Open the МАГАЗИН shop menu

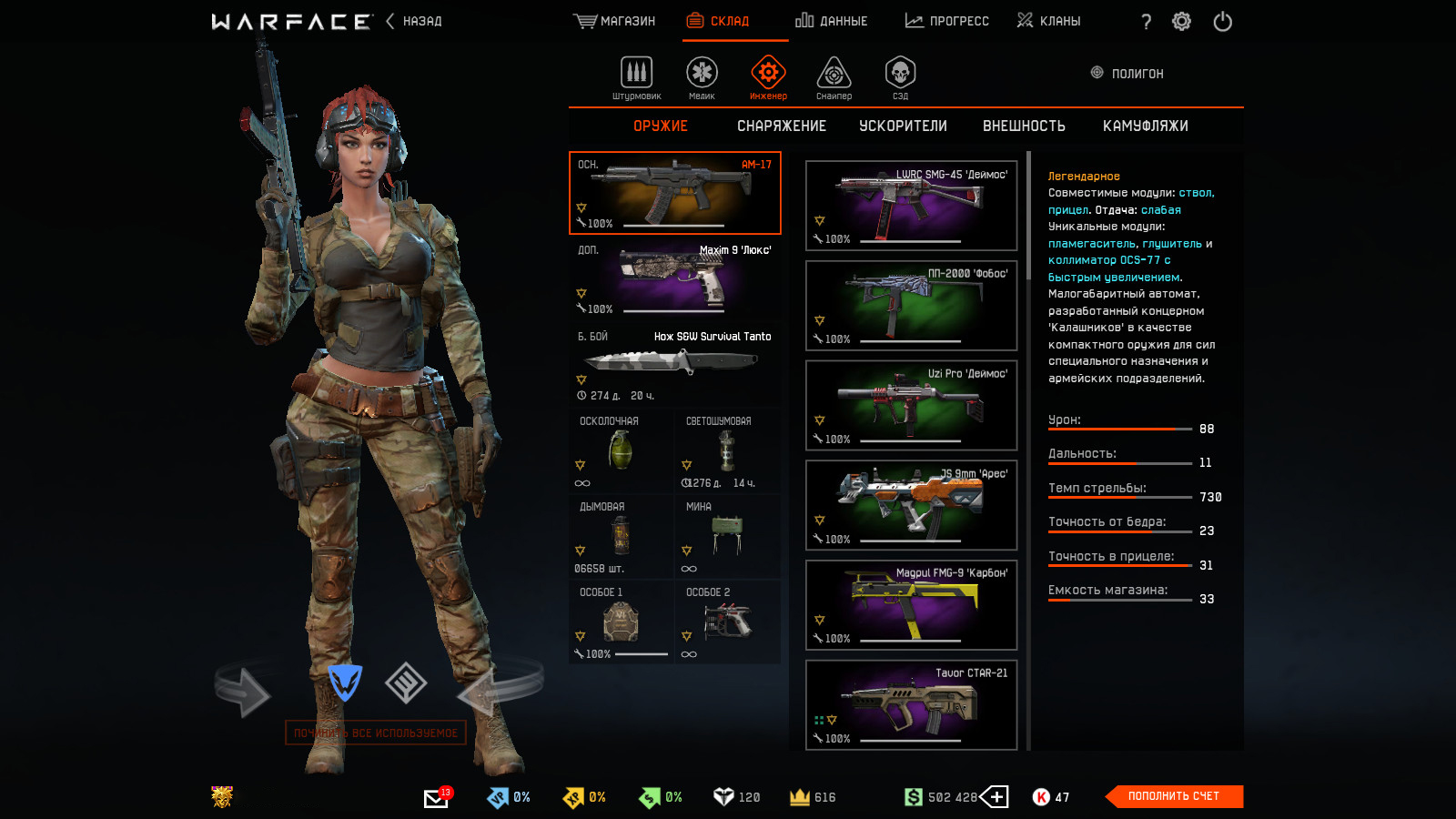(615, 21)
